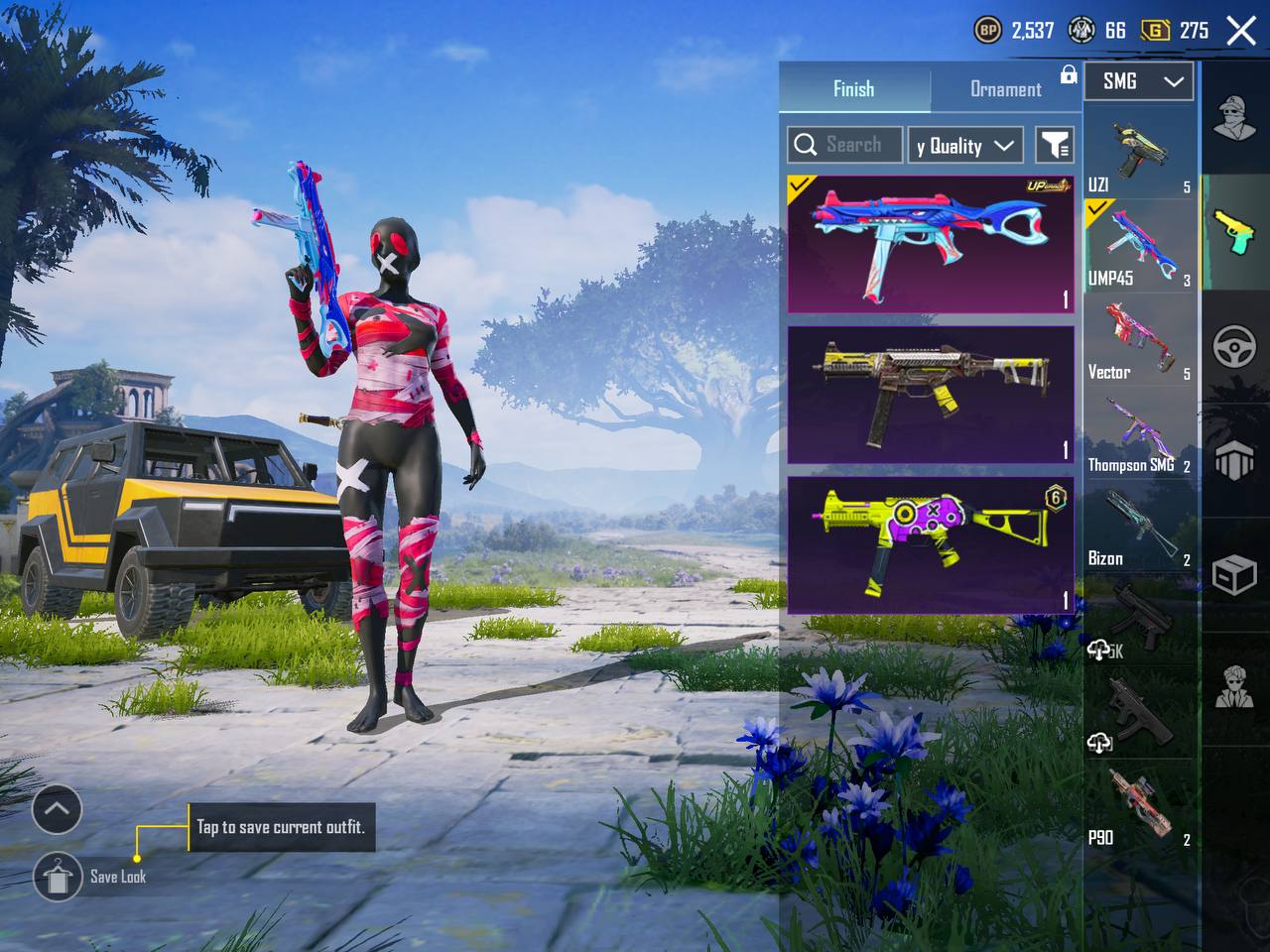Select Thompson SMG in the weapon list
1270x952 pixels.
click(1138, 434)
